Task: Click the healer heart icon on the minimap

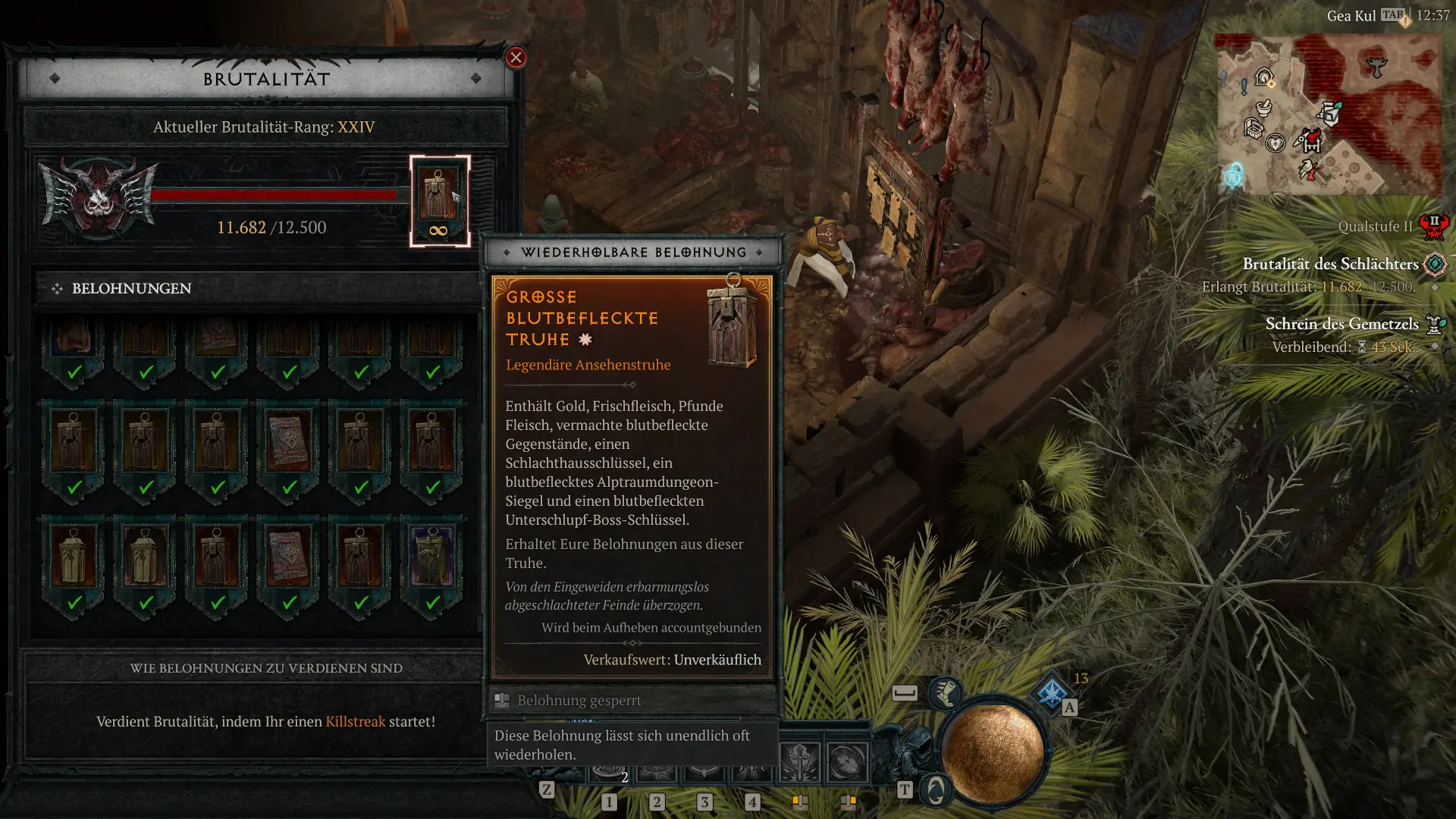Action: (x=1276, y=143)
